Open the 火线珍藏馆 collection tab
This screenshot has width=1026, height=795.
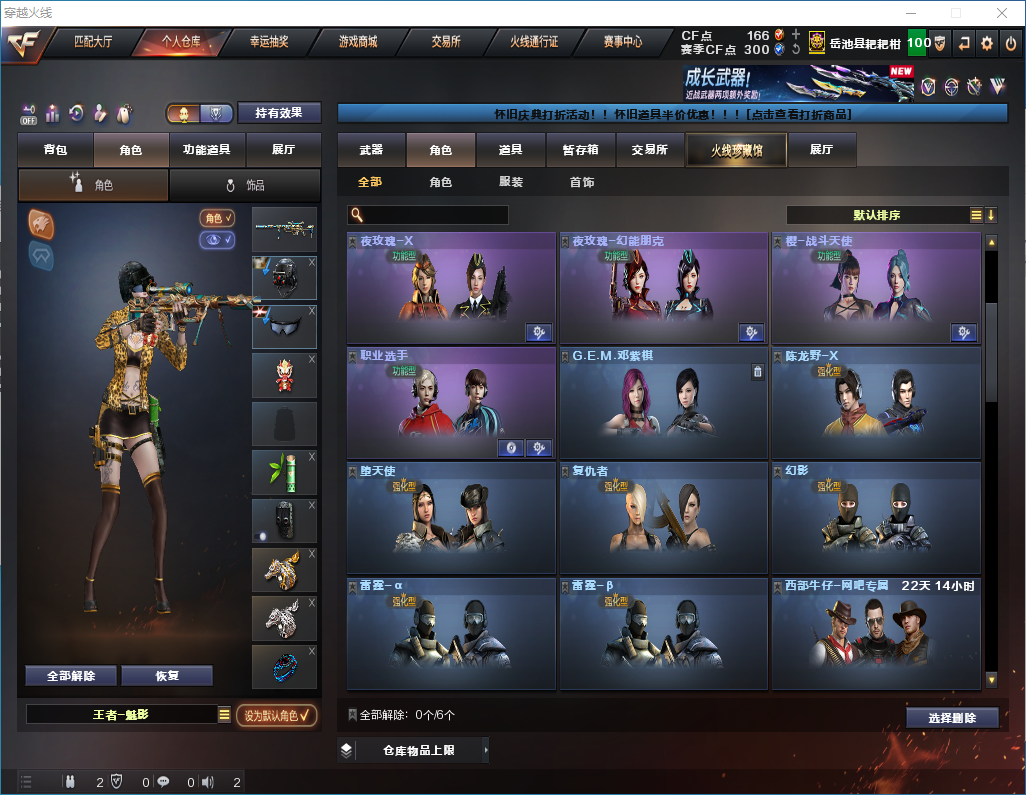tap(736, 150)
